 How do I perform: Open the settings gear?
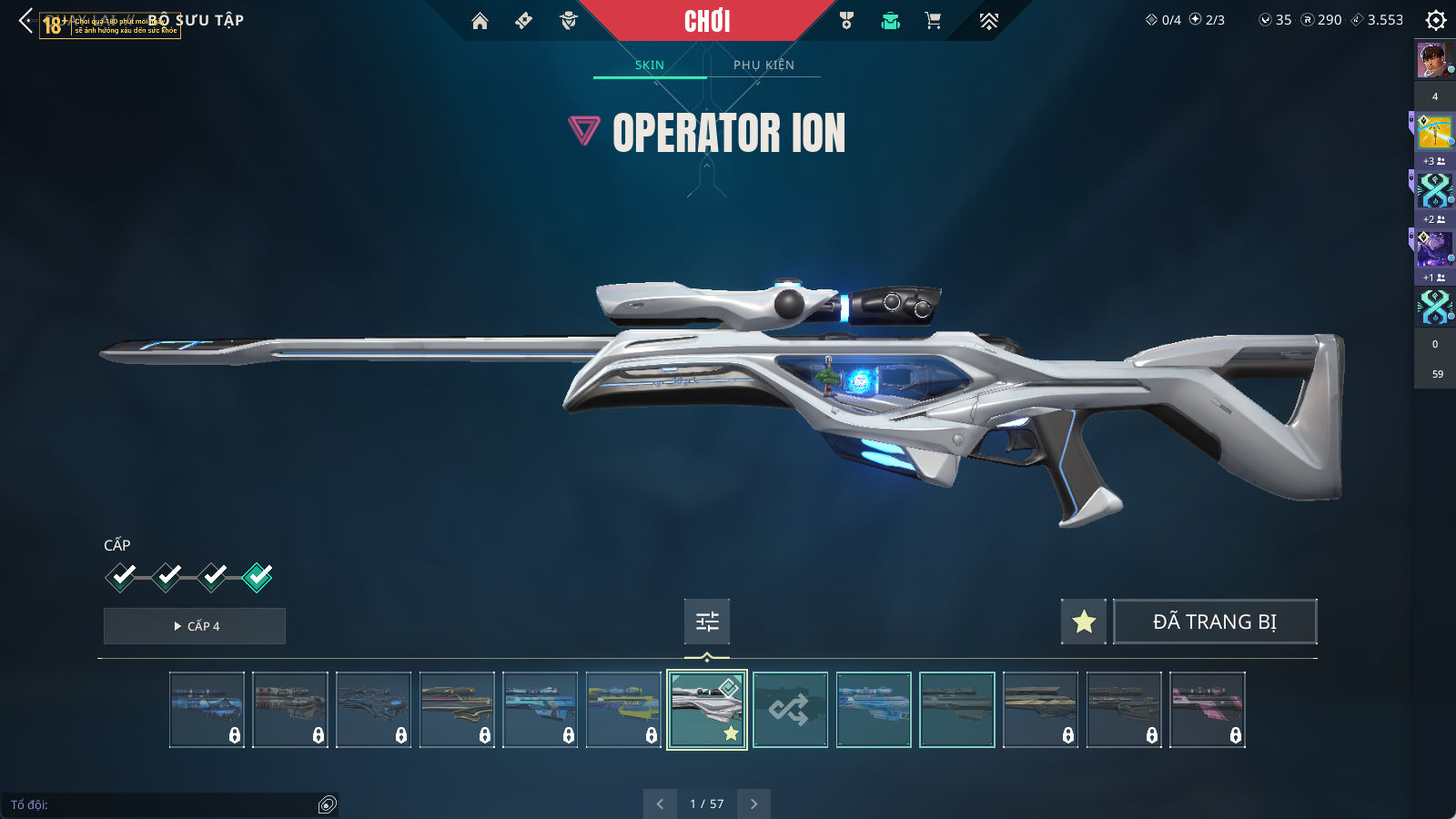tap(1435, 20)
